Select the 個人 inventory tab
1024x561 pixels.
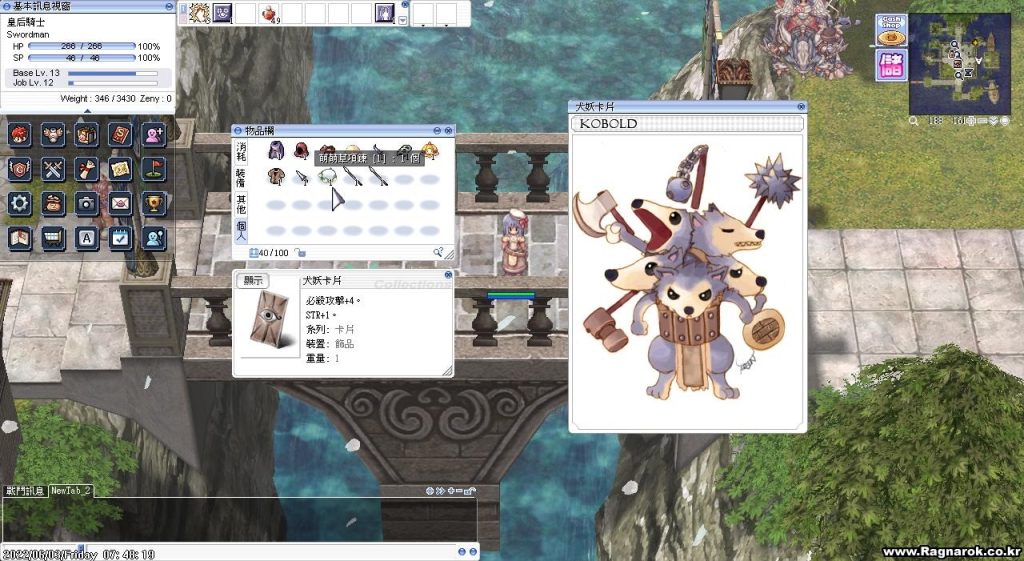[240, 229]
